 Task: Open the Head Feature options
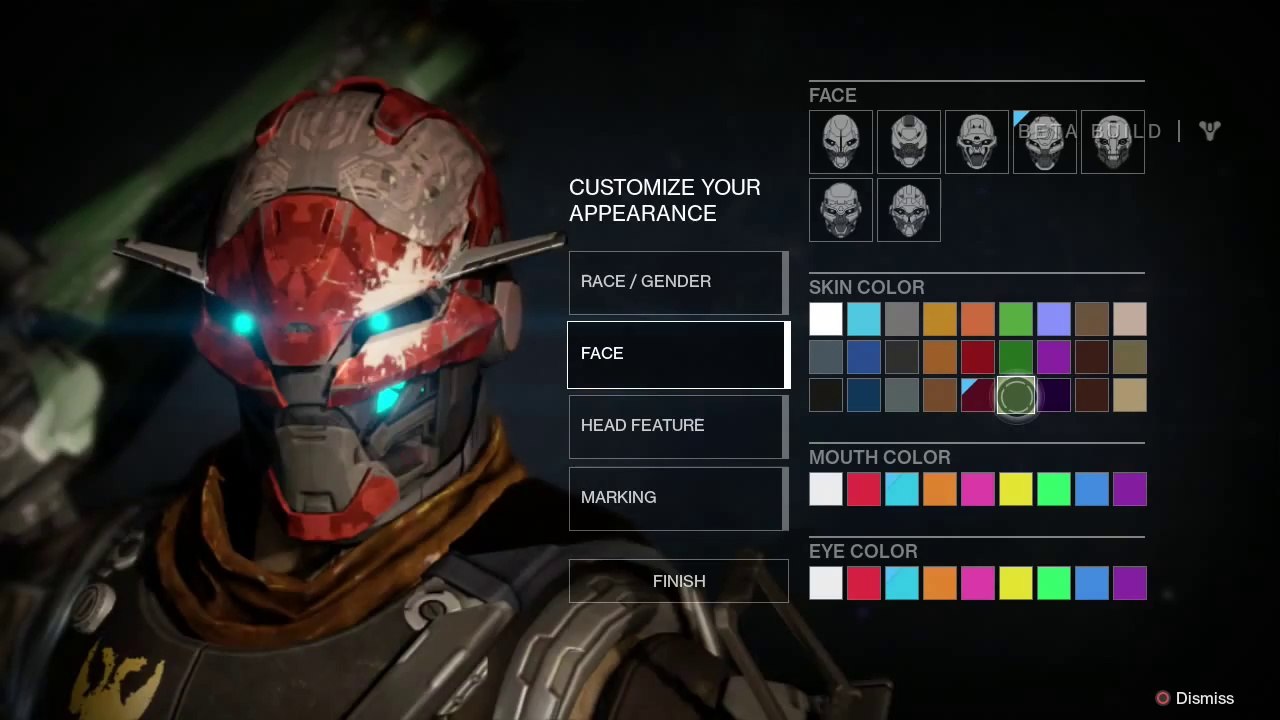pos(678,426)
